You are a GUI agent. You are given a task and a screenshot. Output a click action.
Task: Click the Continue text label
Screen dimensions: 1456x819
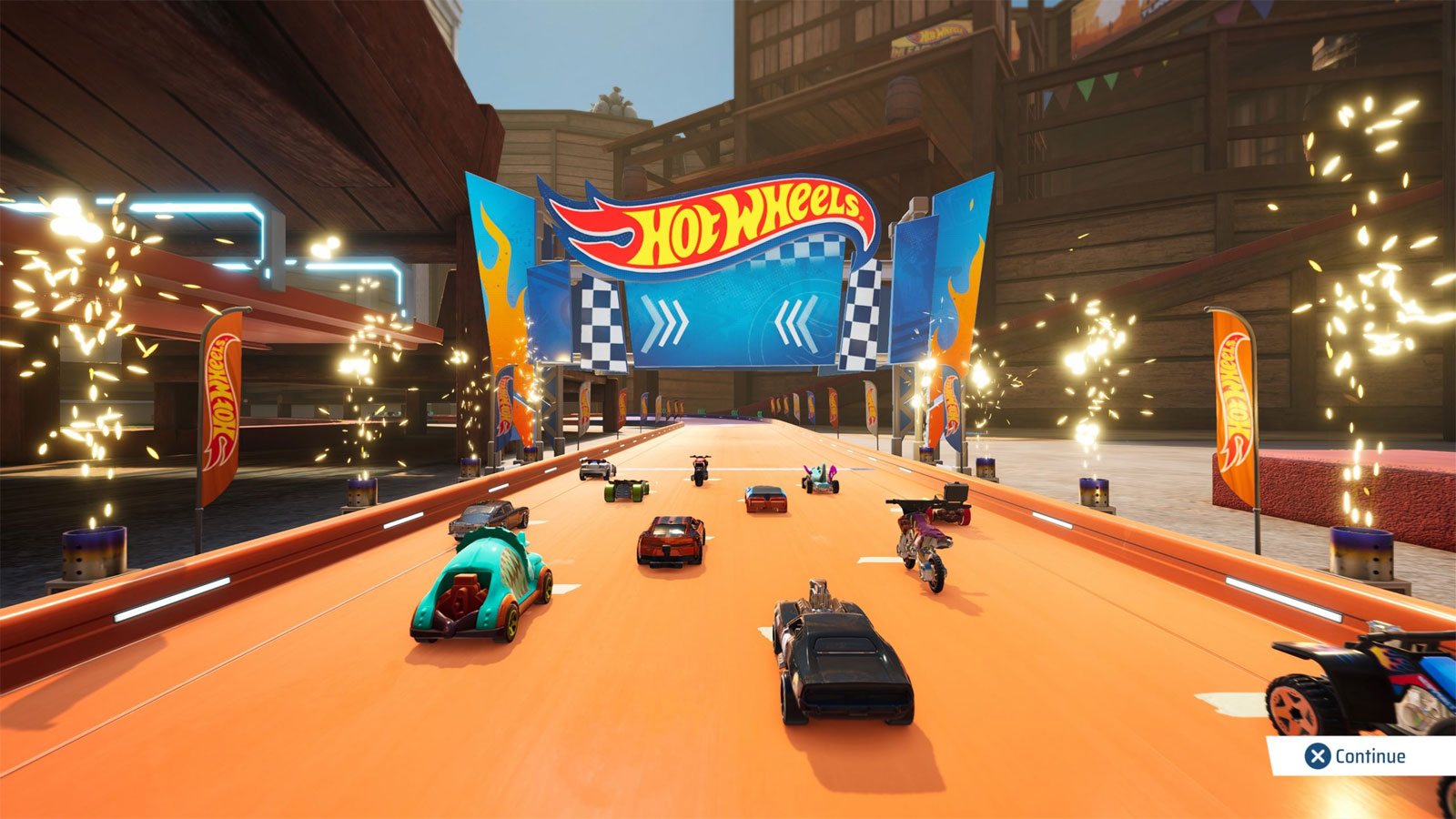coord(1371,753)
